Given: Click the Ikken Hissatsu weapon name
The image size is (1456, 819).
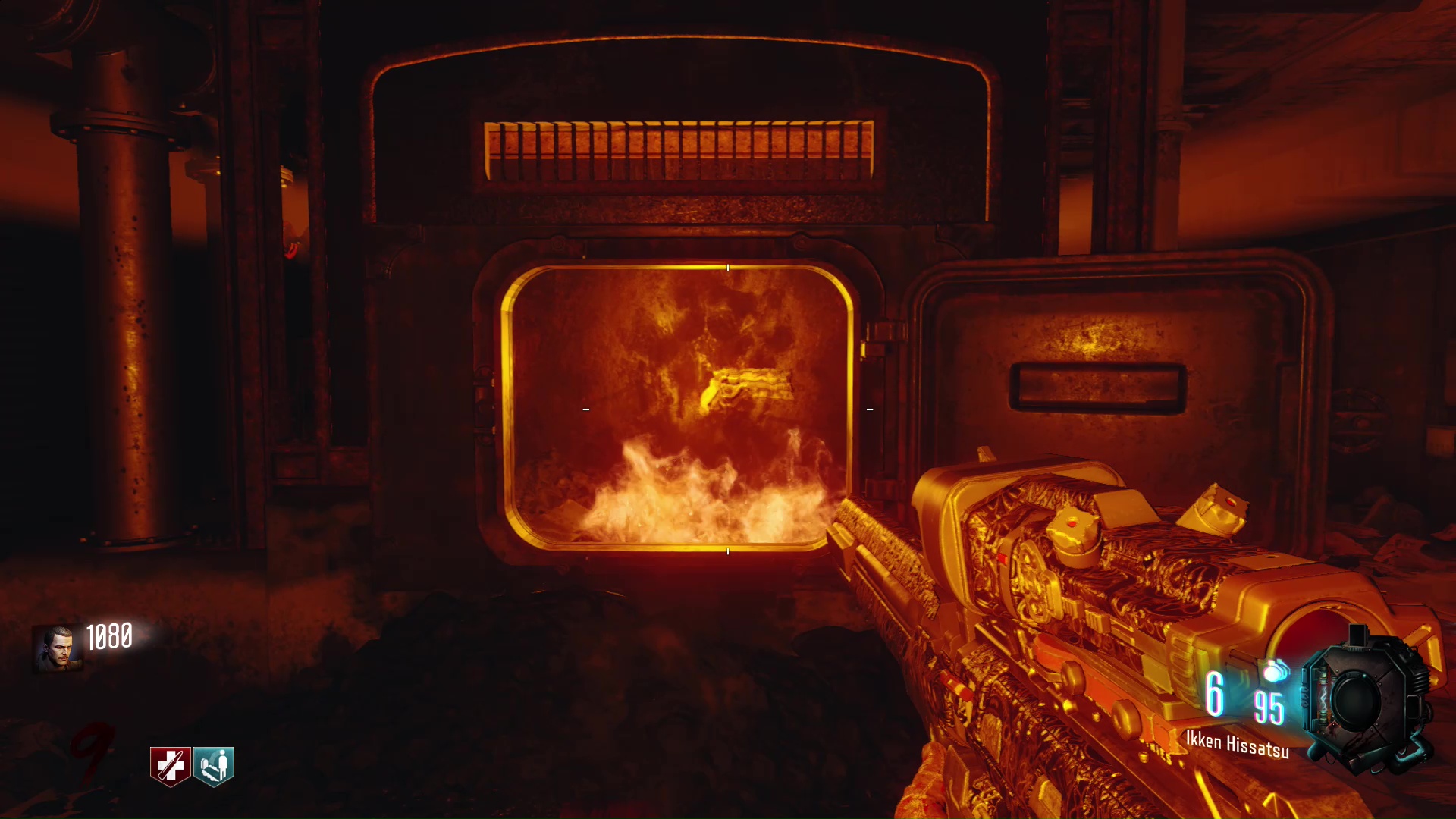Looking at the screenshot, I should 1237,744.
